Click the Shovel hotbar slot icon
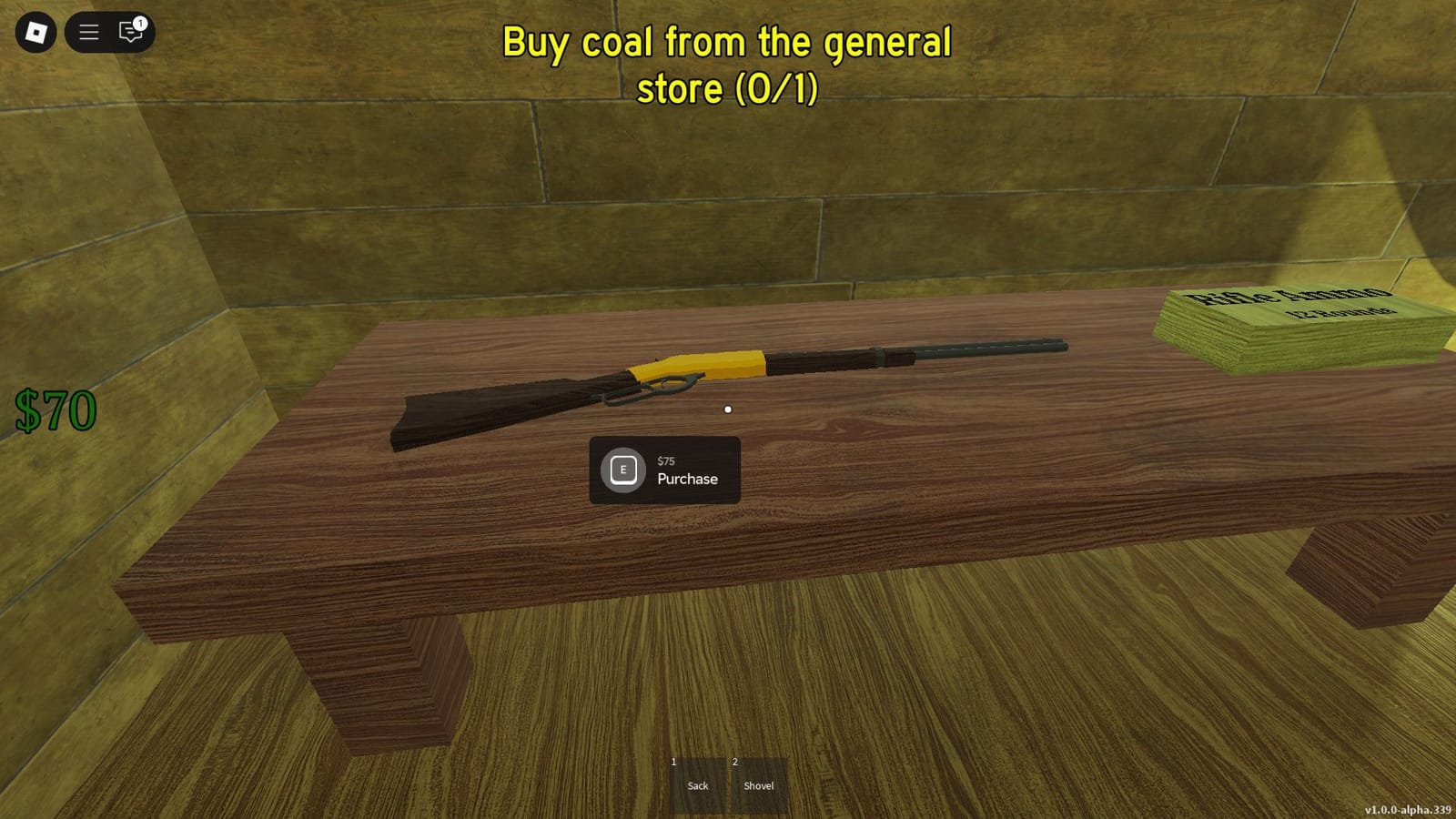Screen dimensions: 1456x819 pyautogui.click(x=759, y=784)
